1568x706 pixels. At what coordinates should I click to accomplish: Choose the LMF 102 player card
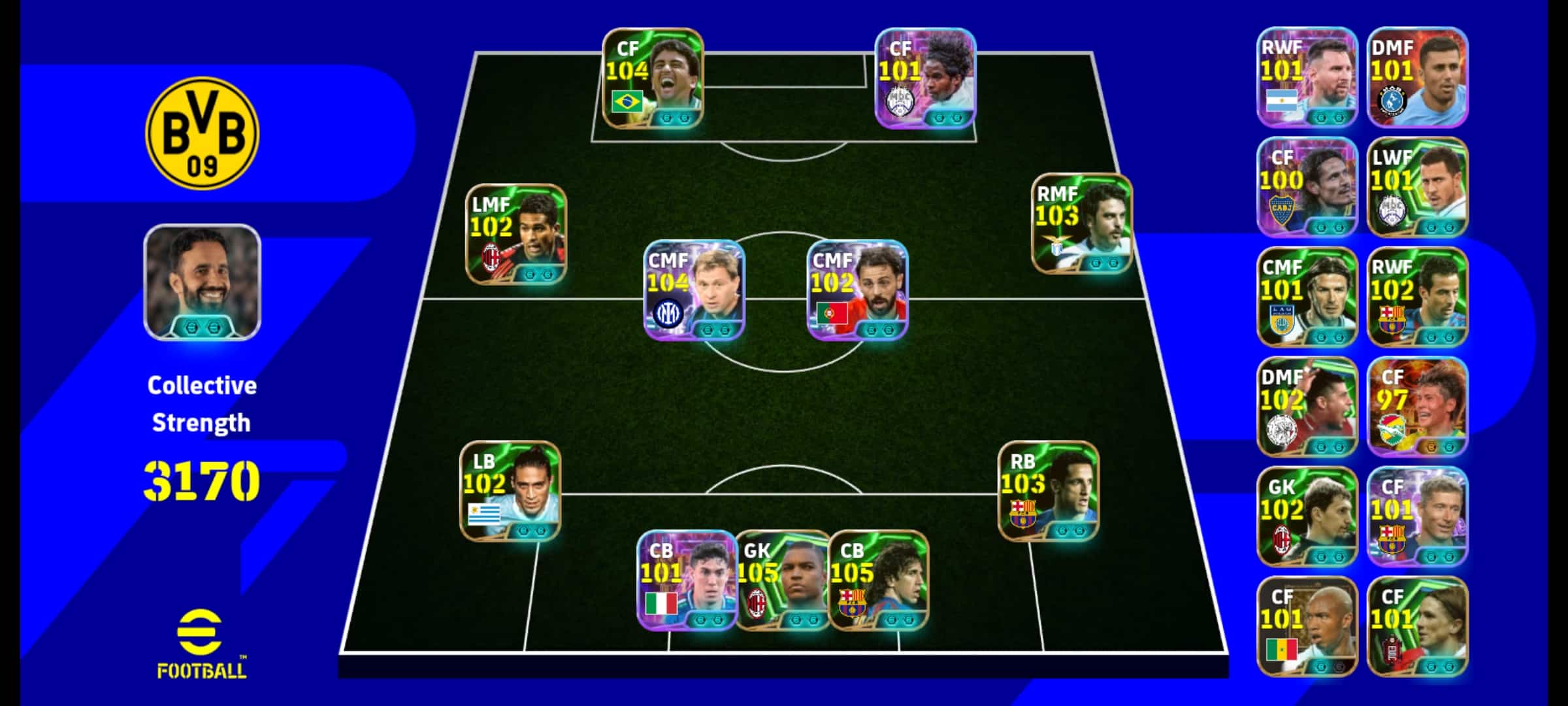point(516,234)
